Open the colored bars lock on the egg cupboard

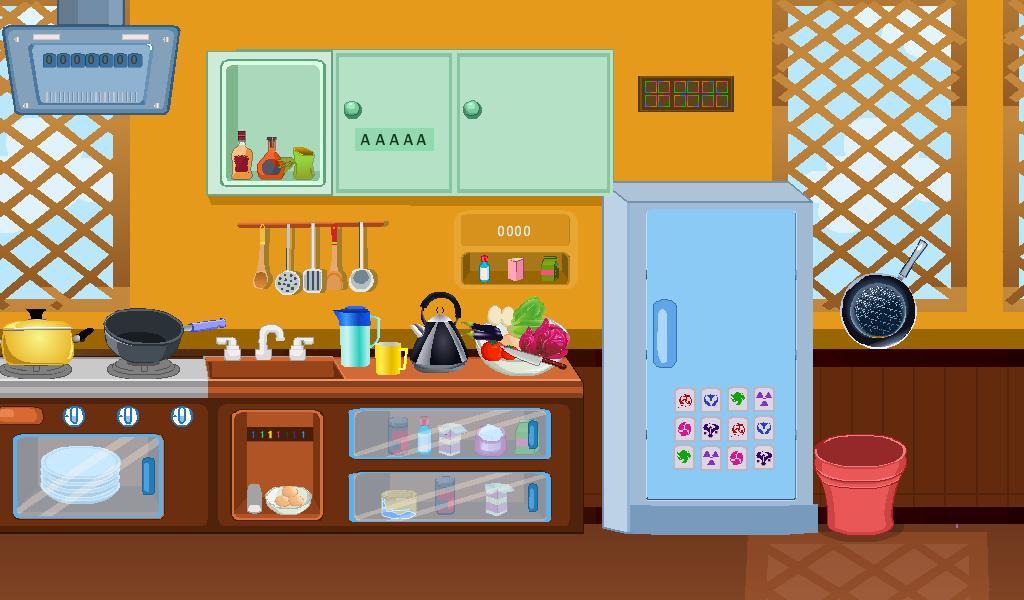279,435
